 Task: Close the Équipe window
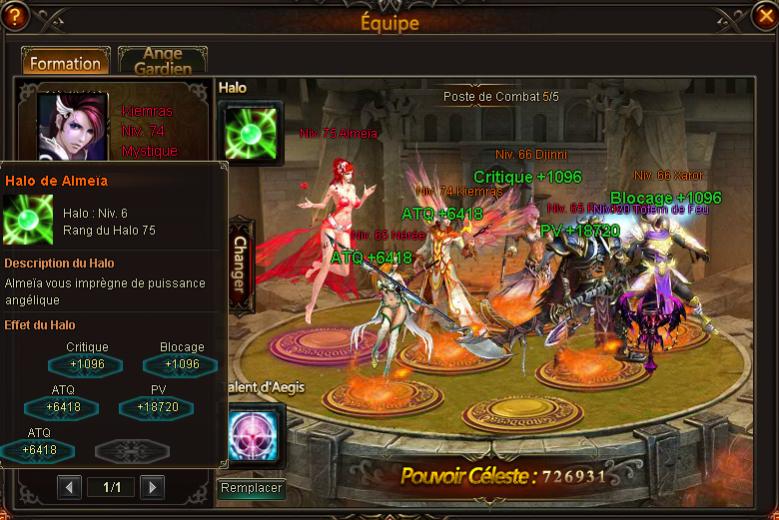point(764,15)
